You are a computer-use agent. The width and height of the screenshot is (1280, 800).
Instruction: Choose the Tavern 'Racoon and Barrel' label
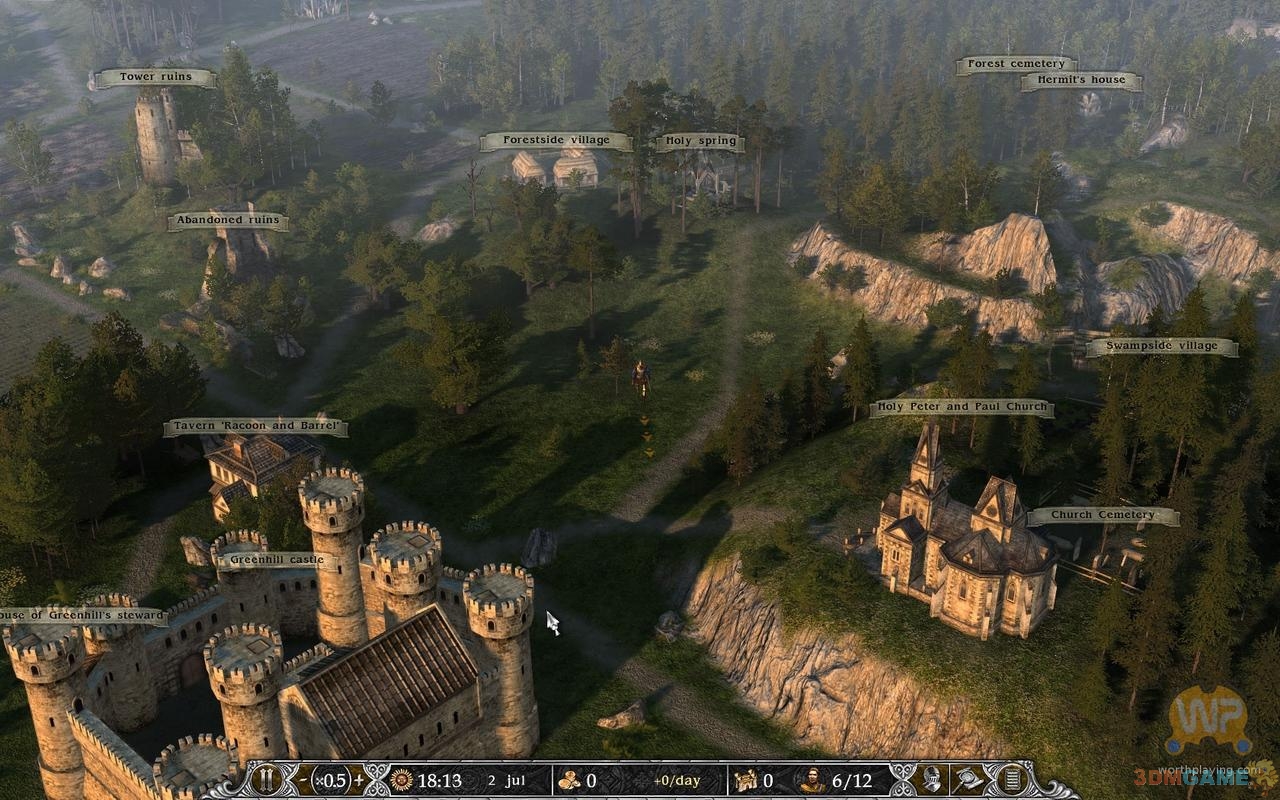click(256, 428)
